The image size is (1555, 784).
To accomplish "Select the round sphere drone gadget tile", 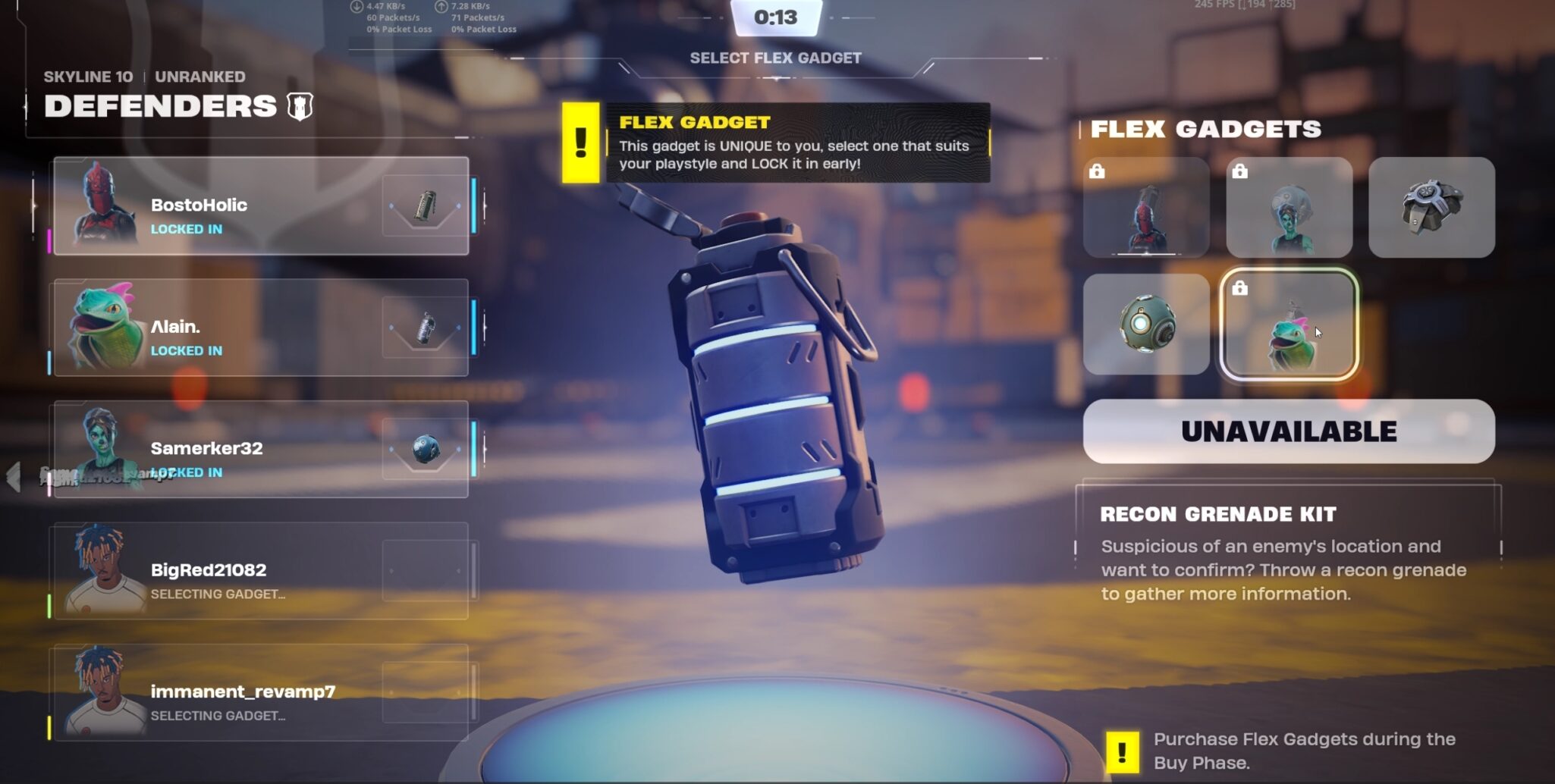I will click(x=1145, y=325).
